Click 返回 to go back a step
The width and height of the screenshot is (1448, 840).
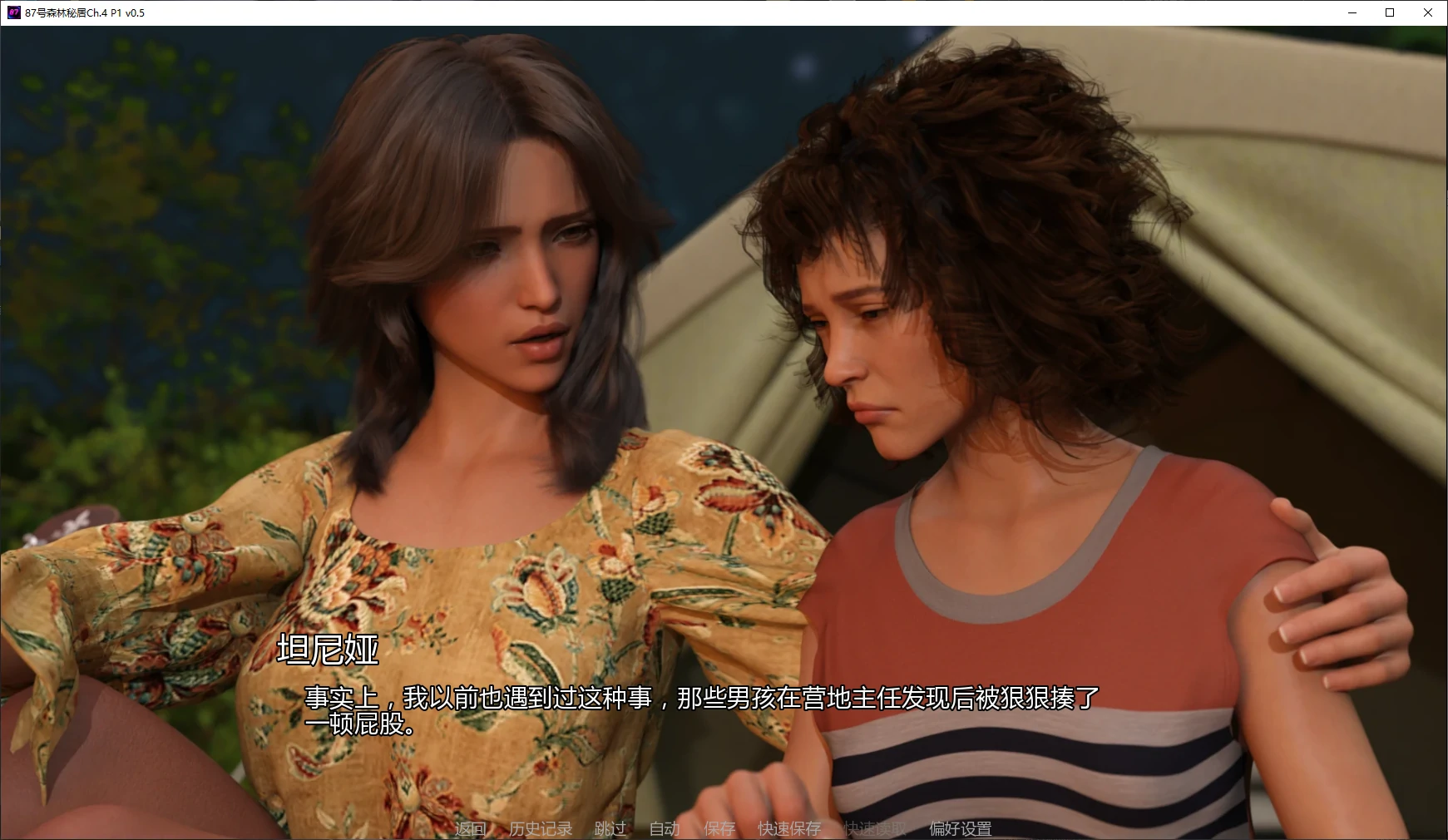[470, 828]
